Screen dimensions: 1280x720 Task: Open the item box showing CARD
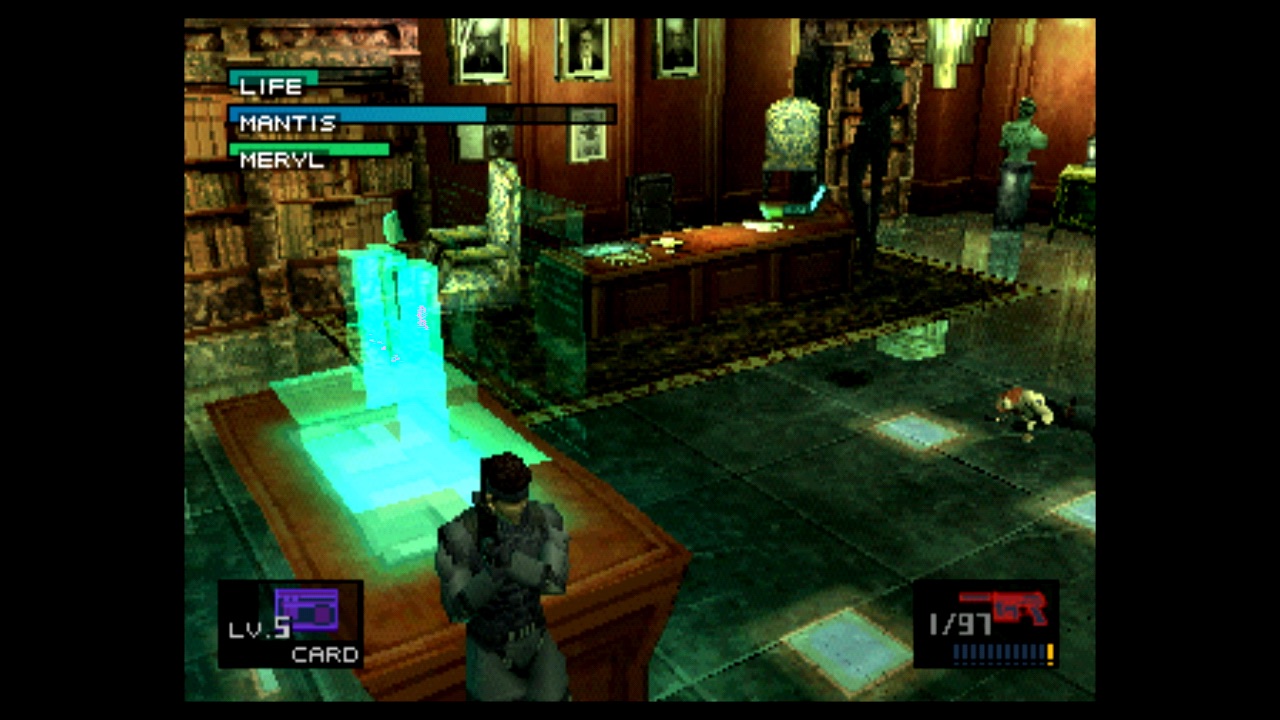[x=290, y=625]
